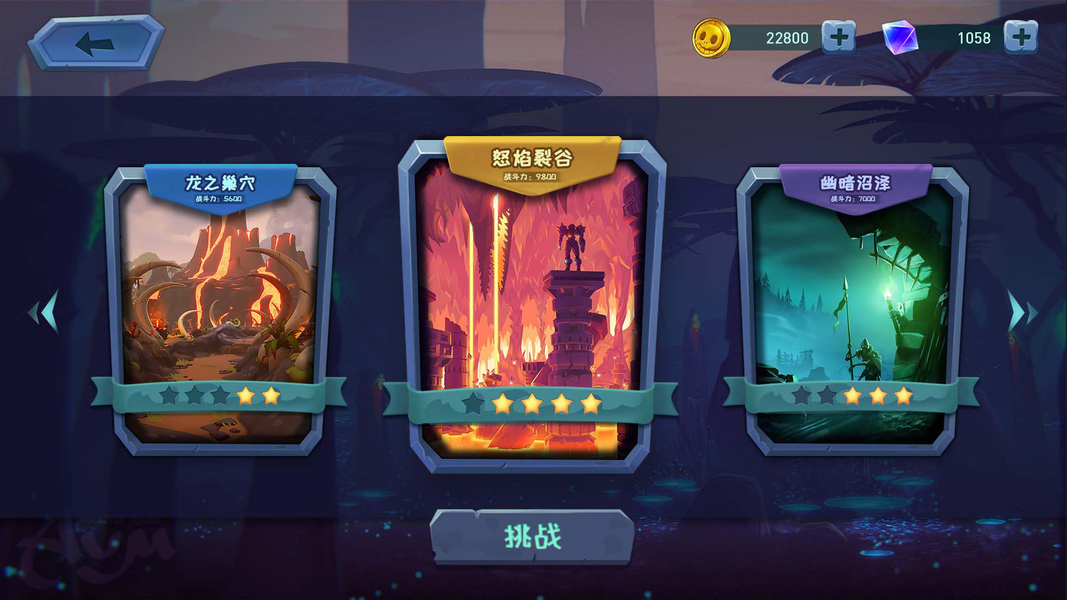This screenshot has width=1067, height=600.
Task: Show previous levels with left arrow
Action: 43,312
